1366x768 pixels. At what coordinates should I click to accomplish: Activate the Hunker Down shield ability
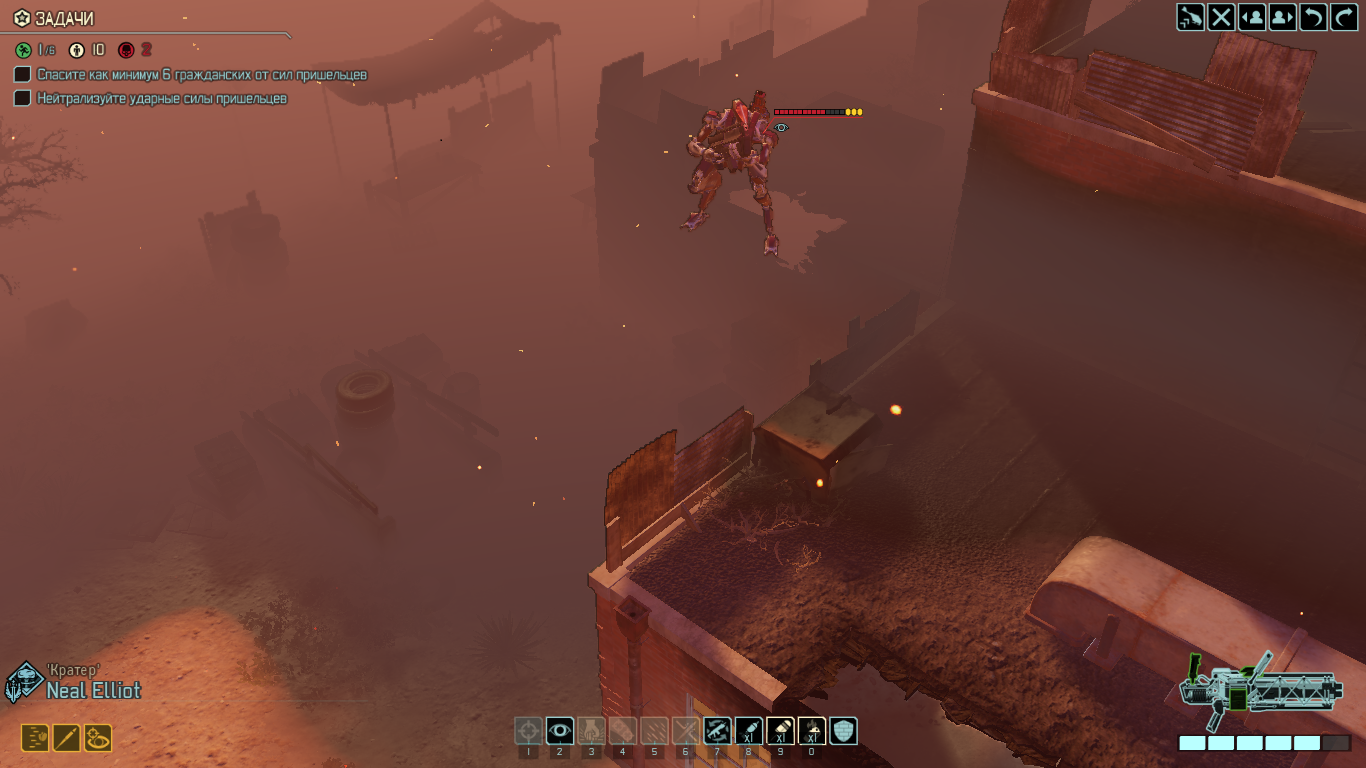click(x=843, y=731)
